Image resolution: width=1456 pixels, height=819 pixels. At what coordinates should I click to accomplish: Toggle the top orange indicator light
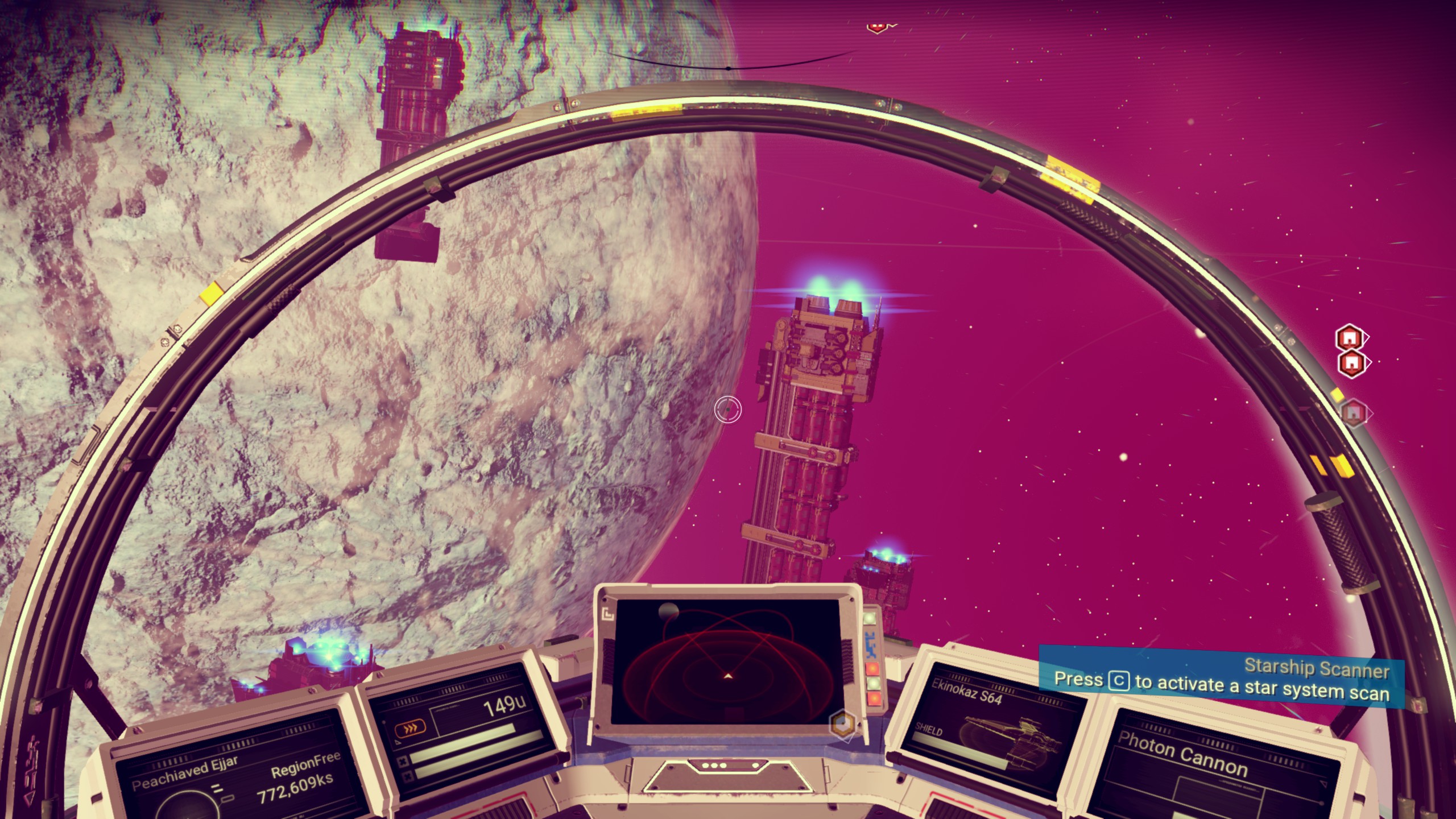(873, 669)
